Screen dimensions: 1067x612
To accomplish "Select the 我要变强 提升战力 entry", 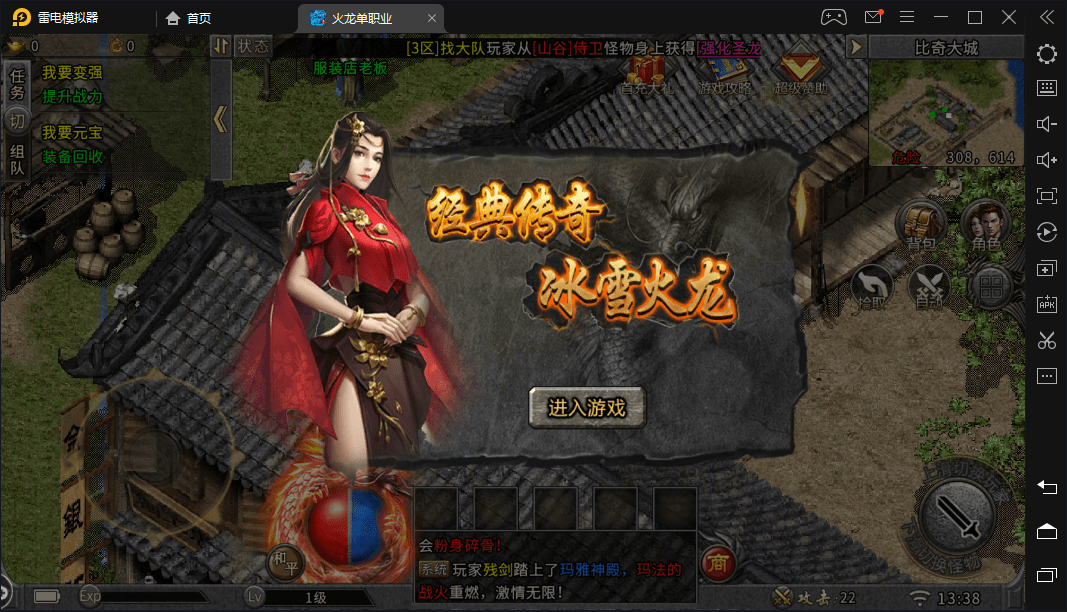I will click(72, 85).
